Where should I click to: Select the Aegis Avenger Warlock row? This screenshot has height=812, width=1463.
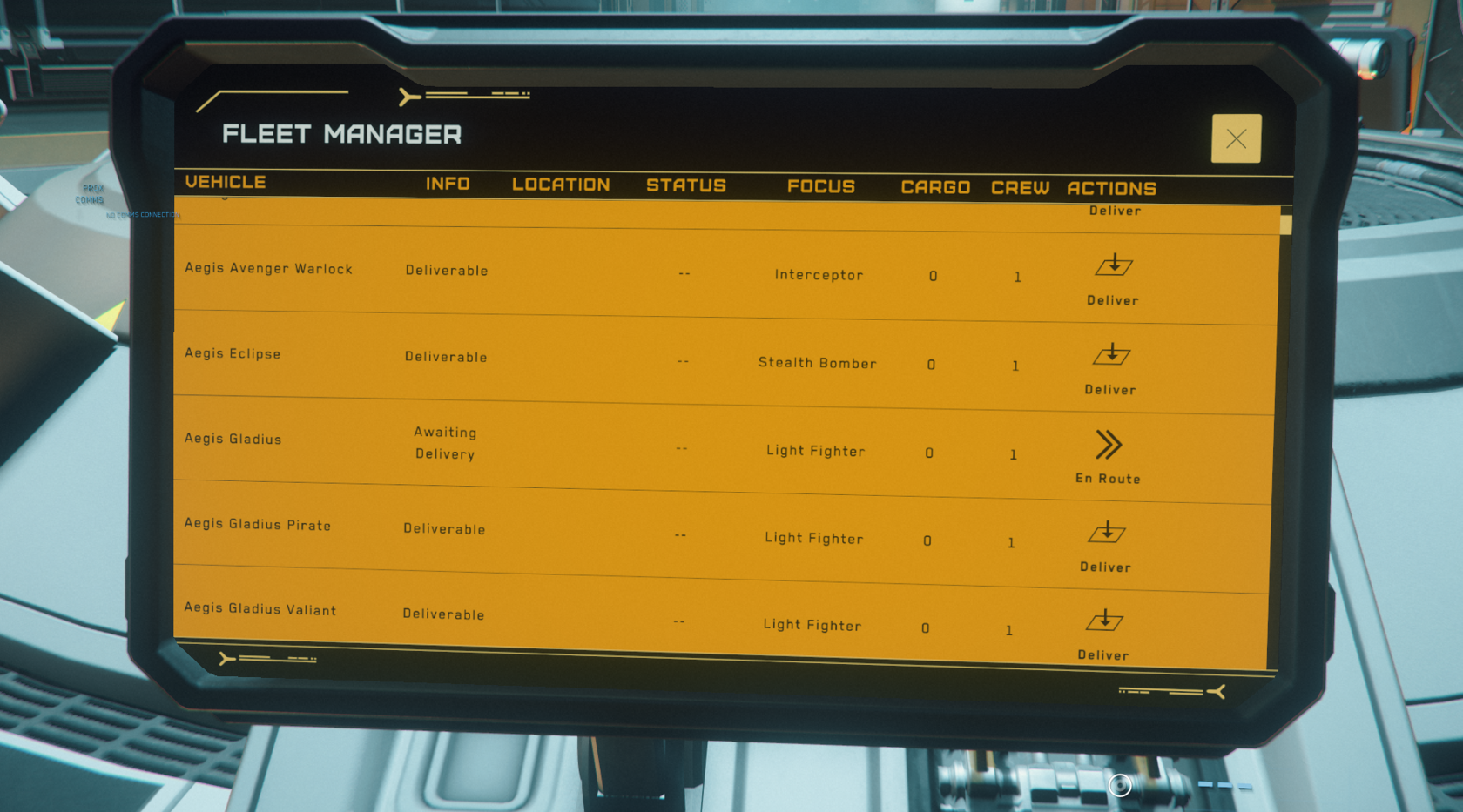(x=268, y=269)
